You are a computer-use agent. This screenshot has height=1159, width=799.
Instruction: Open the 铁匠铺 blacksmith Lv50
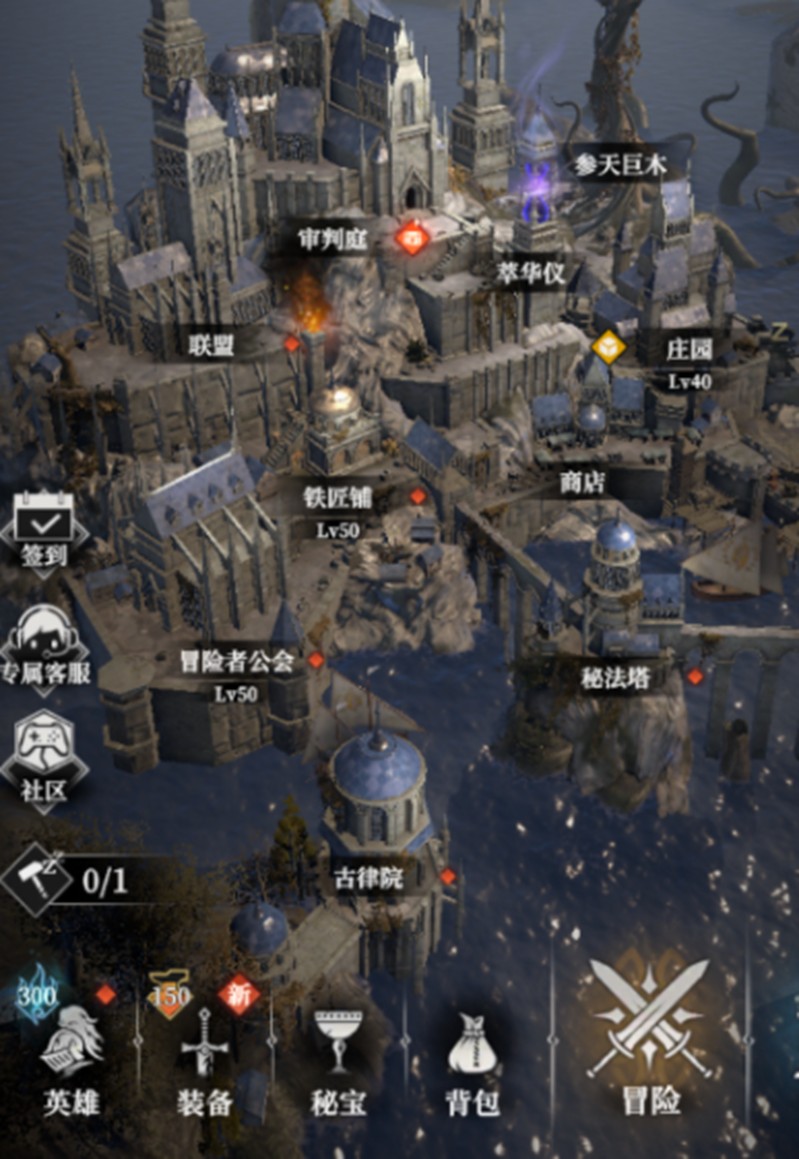pos(338,498)
